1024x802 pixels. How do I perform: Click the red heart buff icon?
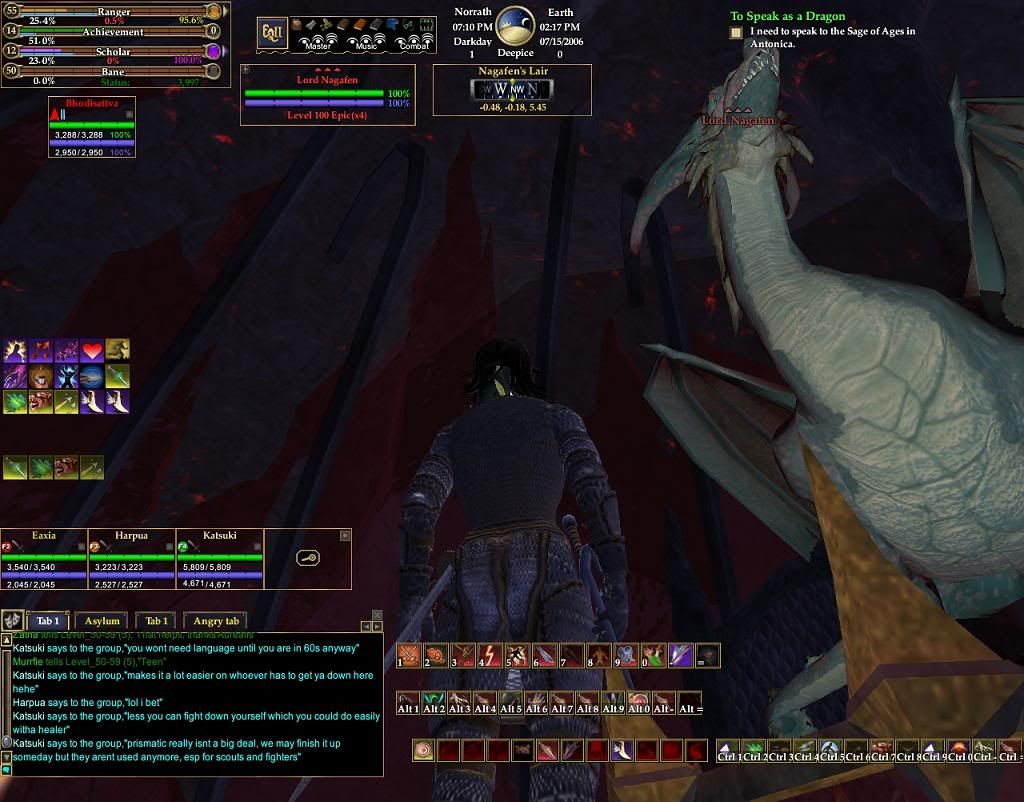(93, 351)
